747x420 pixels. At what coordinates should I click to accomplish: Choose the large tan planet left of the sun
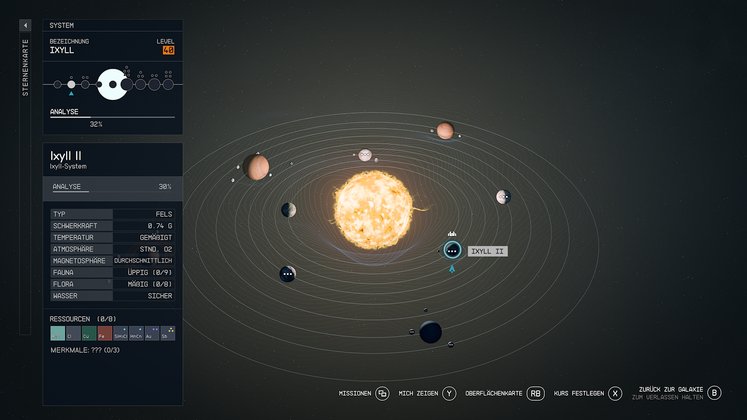[257, 167]
